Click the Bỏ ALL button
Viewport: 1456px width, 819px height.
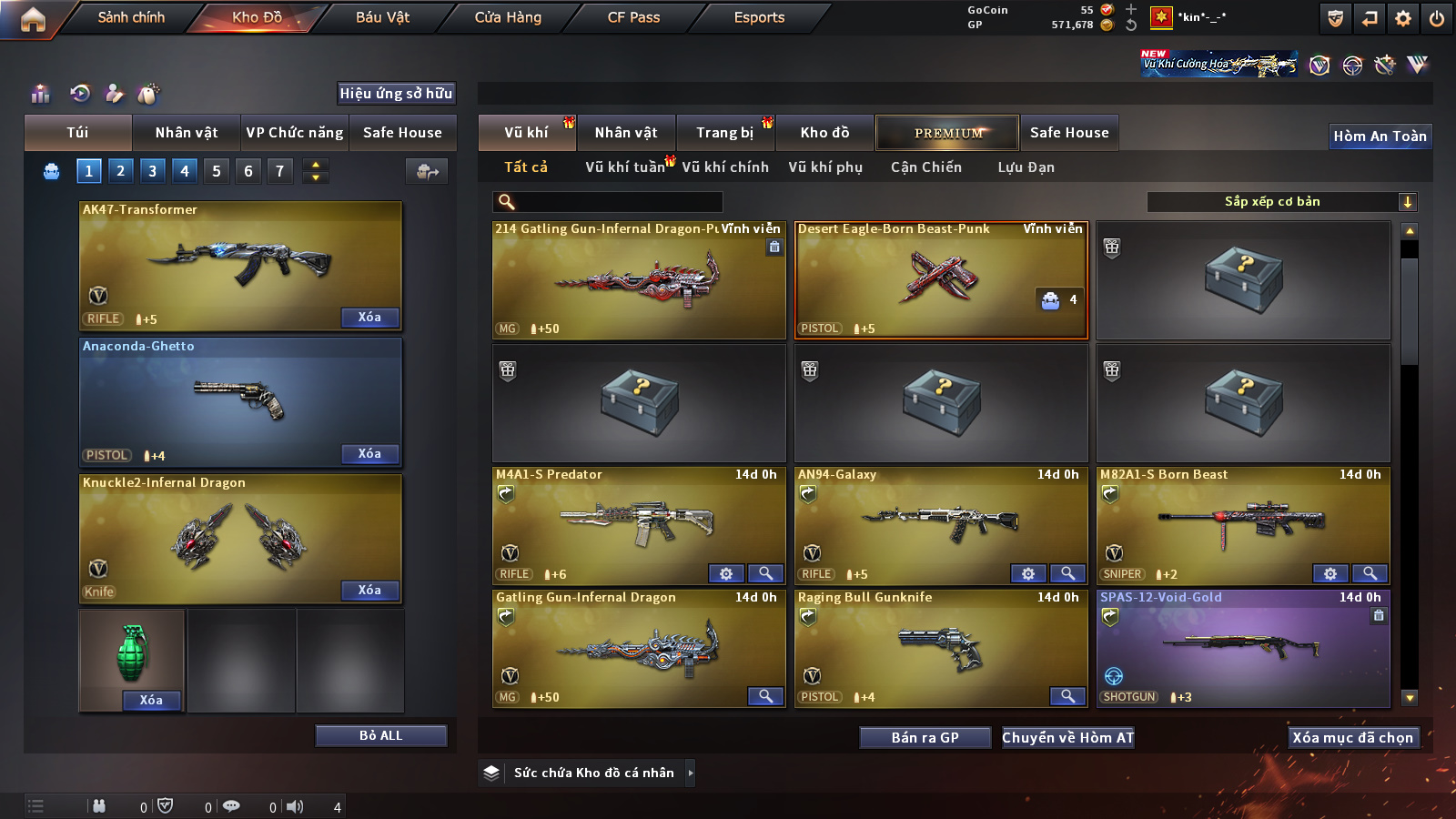[x=380, y=735]
